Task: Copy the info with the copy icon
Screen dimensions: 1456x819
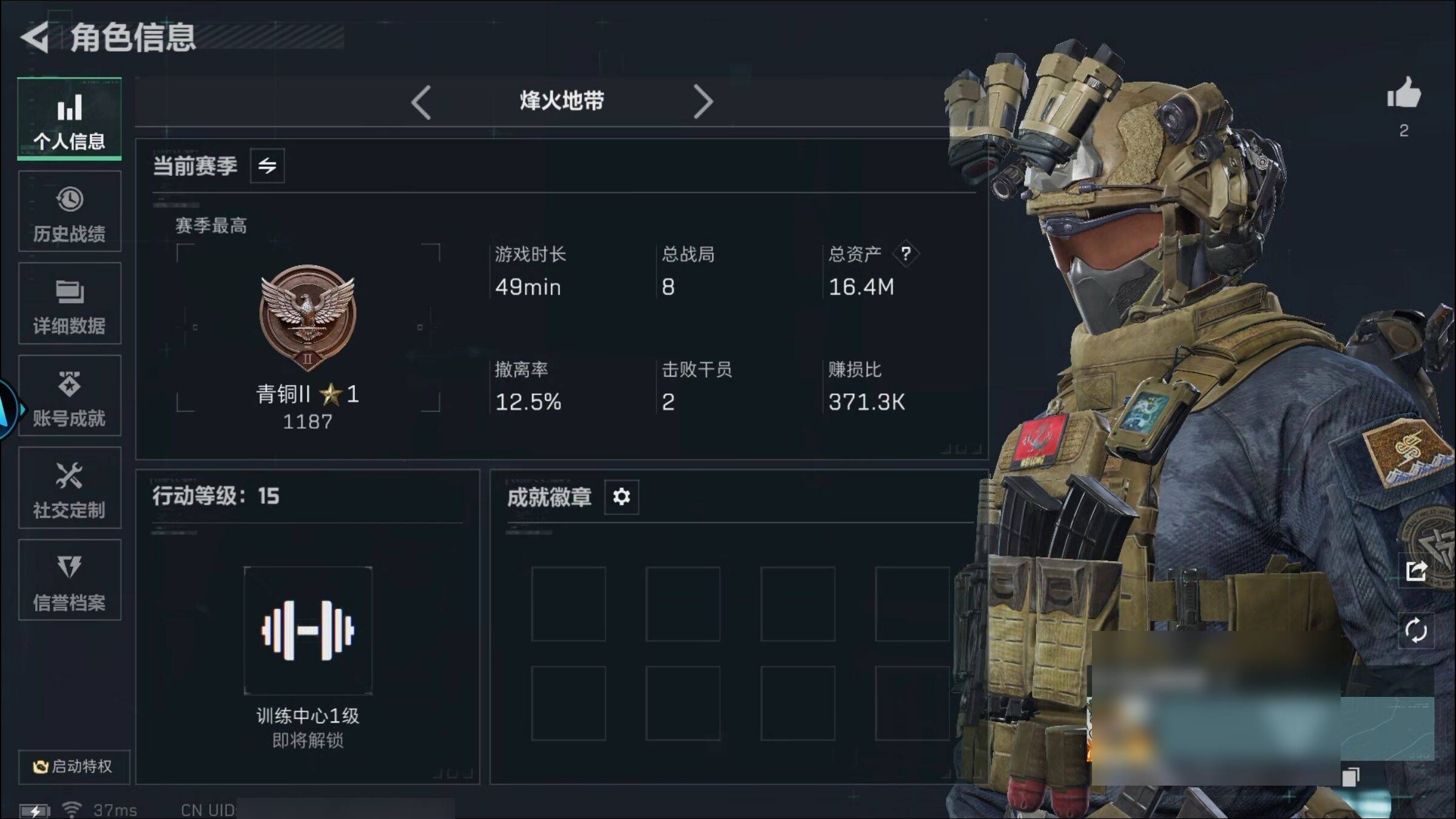Action: [x=1350, y=776]
